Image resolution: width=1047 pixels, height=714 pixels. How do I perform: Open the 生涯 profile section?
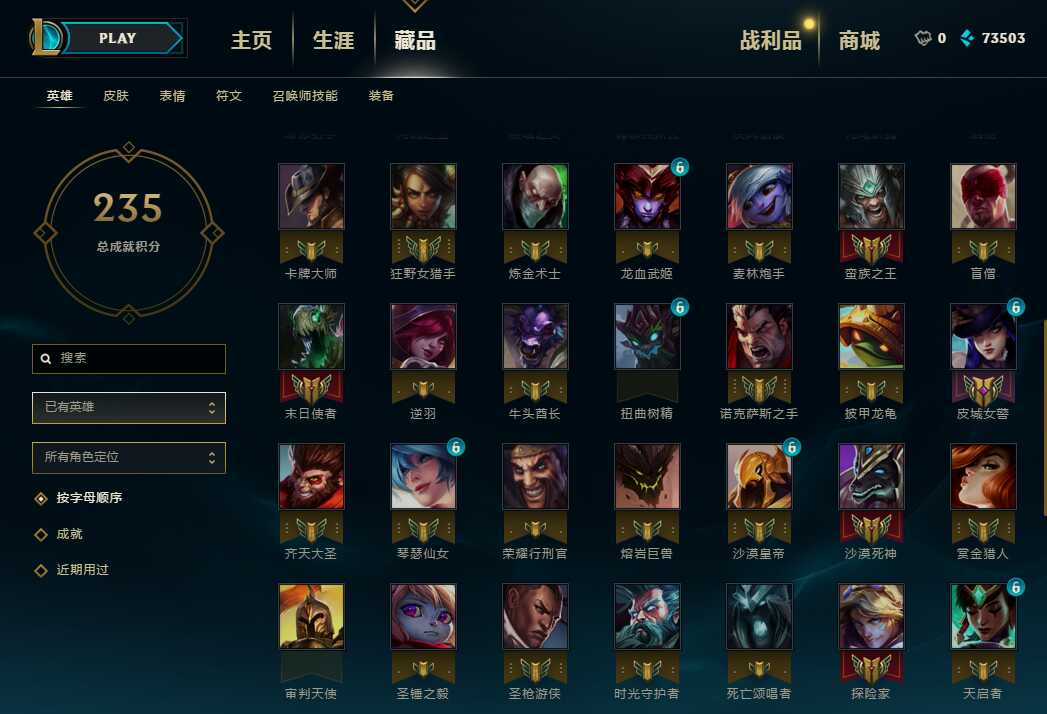[x=333, y=40]
